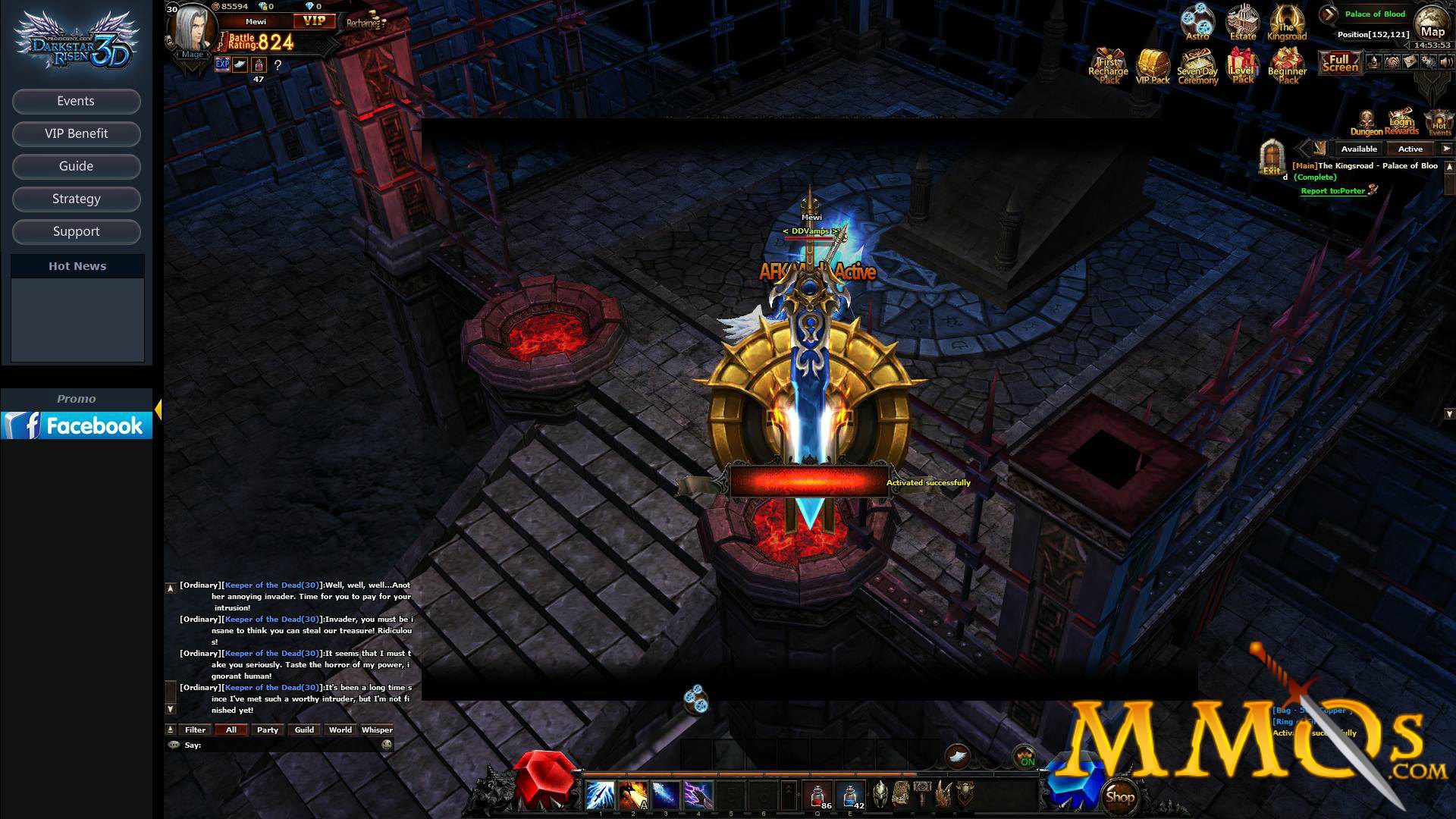1456x819 pixels.
Task: Open the Beginner Pack gift
Action: point(1287,65)
